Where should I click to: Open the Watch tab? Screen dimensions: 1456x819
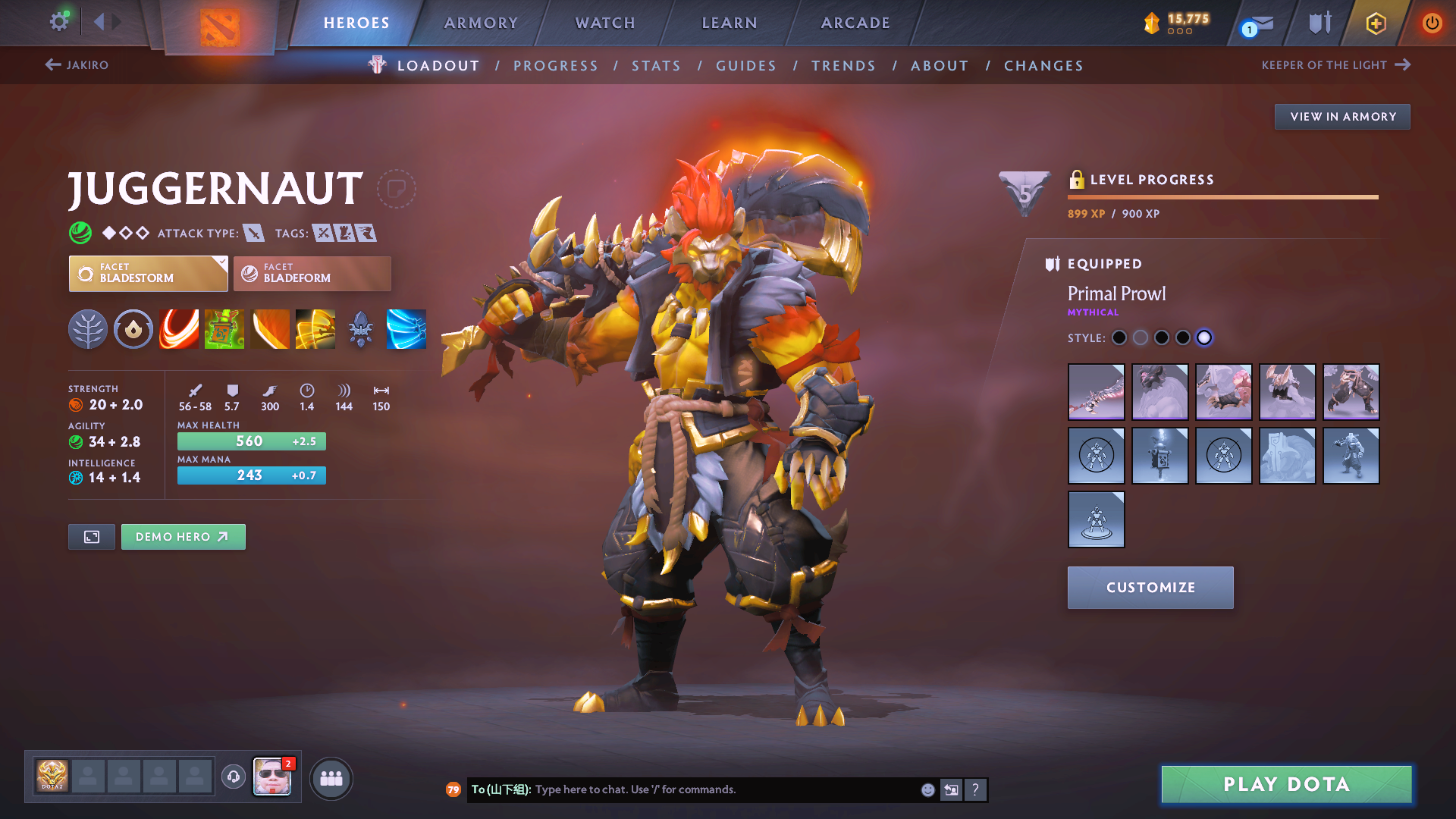pos(605,23)
